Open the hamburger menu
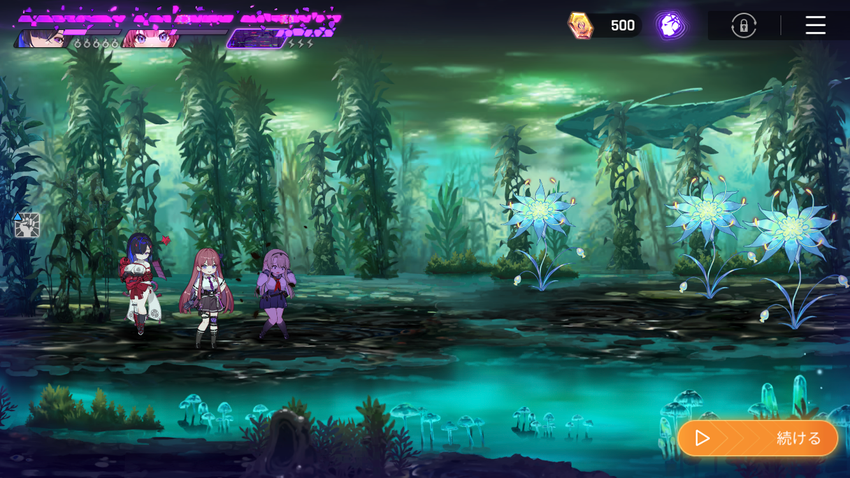 point(815,25)
